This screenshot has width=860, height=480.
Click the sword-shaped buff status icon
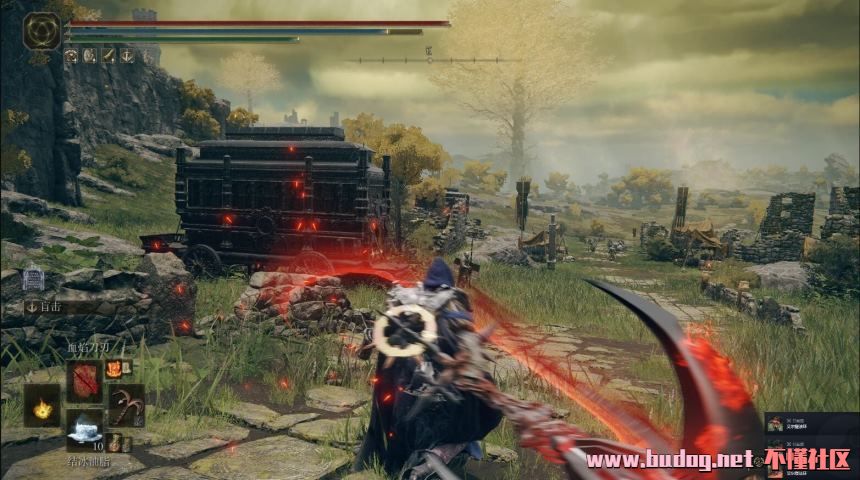click(107, 56)
